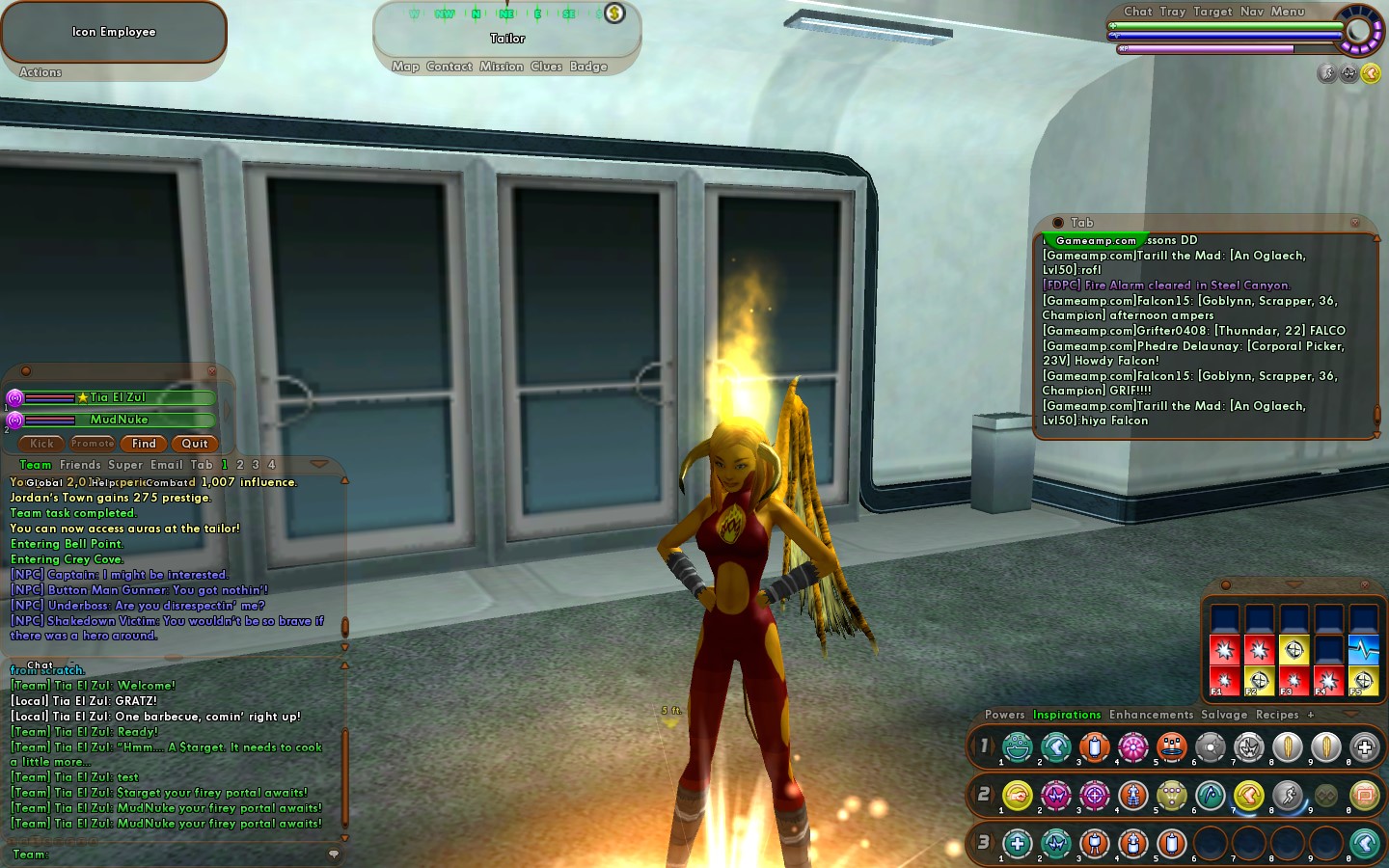This screenshot has width=1389, height=868.
Task: Open the top-right Menu option
Action: tap(1288, 12)
